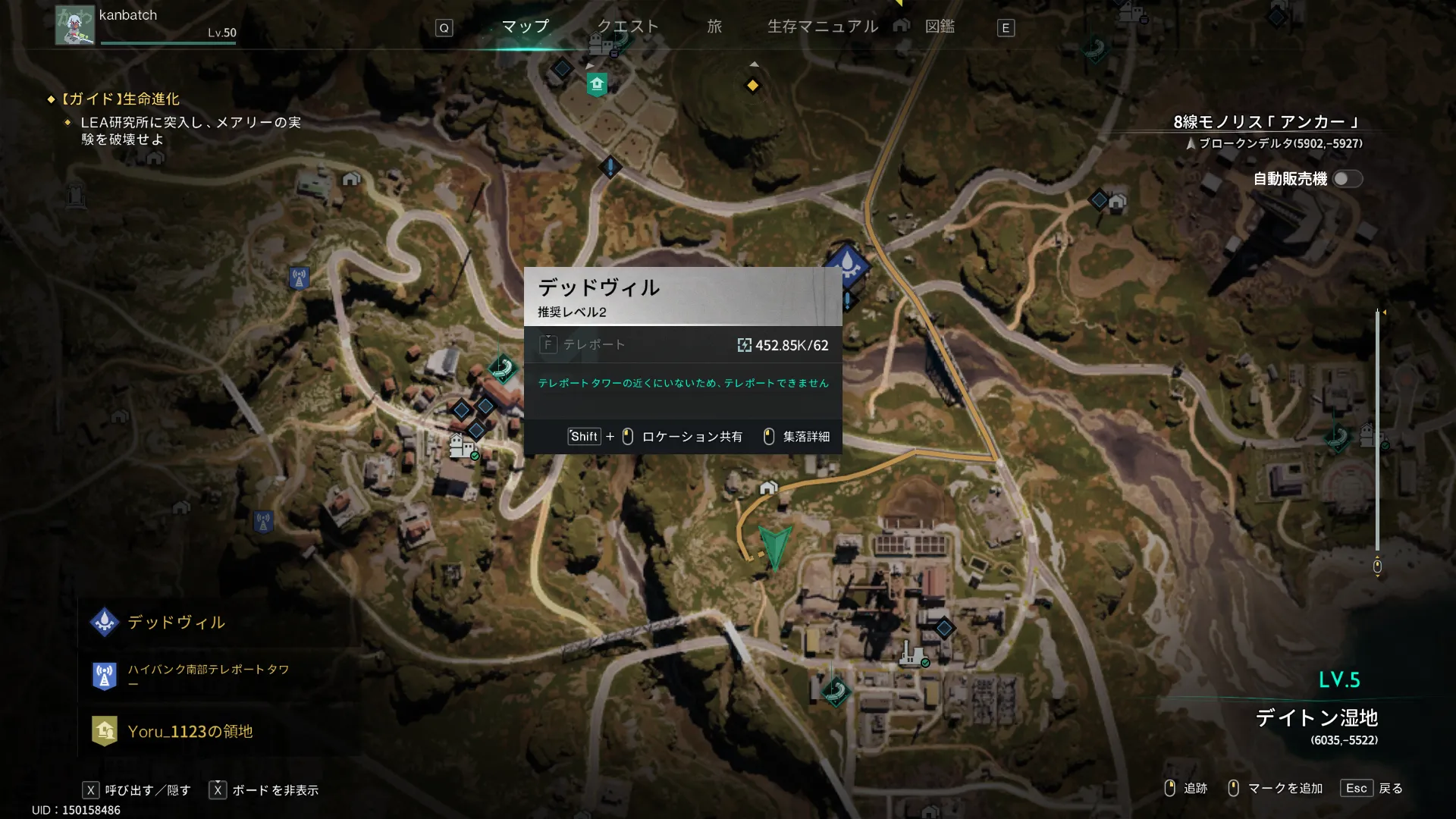Viewport: 1456px width, 819px height.
Task: Open the クエスト tab
Action: click(628, 27)
